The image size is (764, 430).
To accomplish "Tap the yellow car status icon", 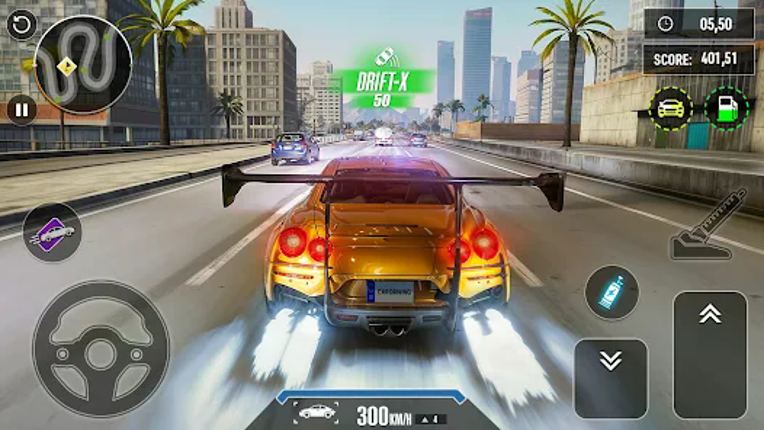I will (670, 108).
